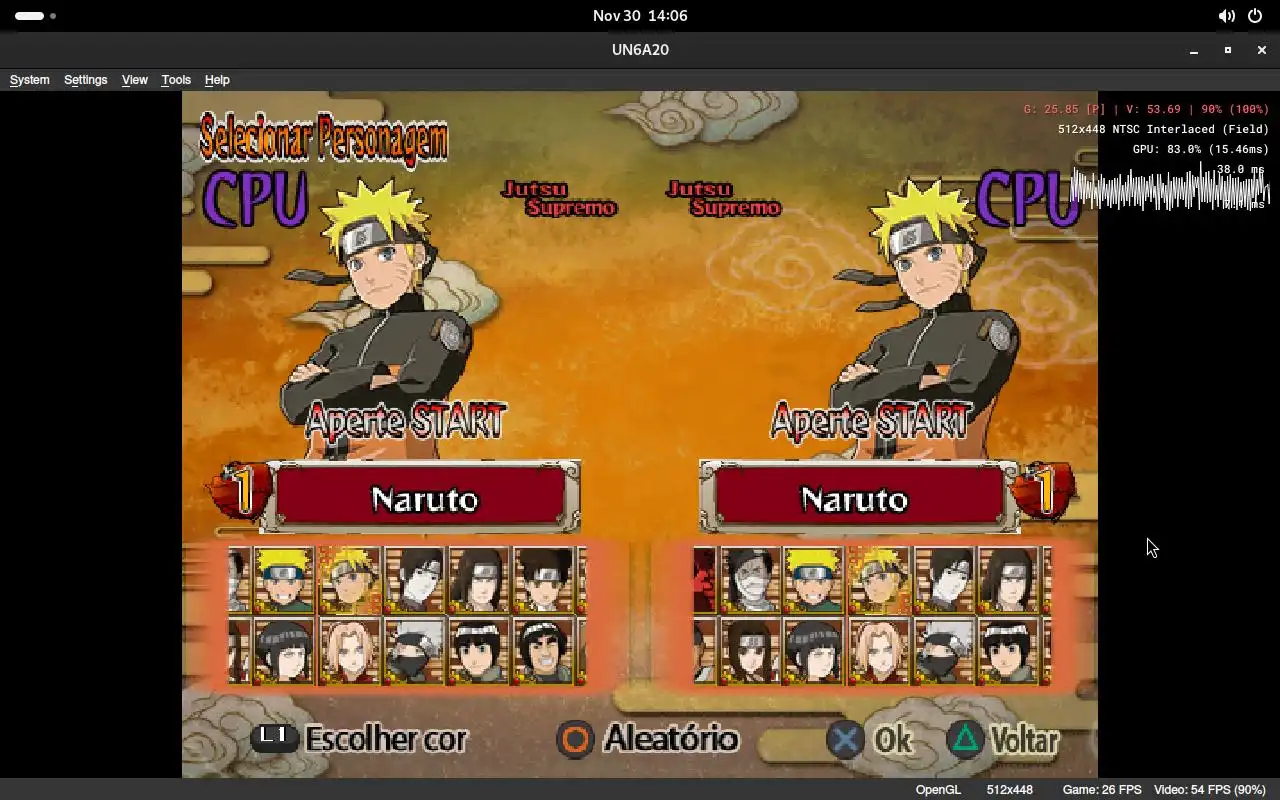Close the UN6A20 emulator window
Viewport: 1280px width, 800px height.
point(1261,50)
